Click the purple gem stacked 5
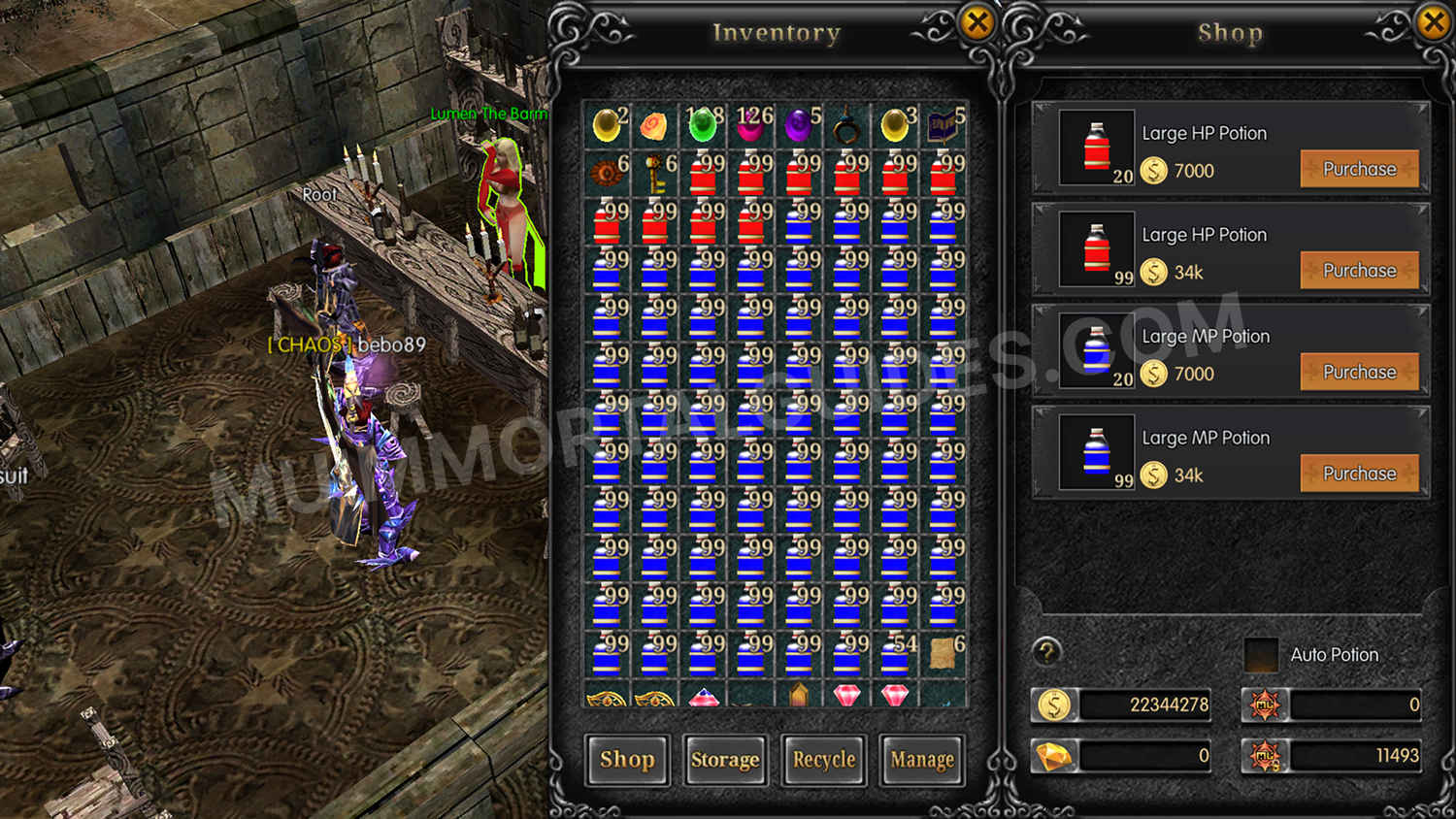Screen dimensions: 1456x819 coord(798,126)
